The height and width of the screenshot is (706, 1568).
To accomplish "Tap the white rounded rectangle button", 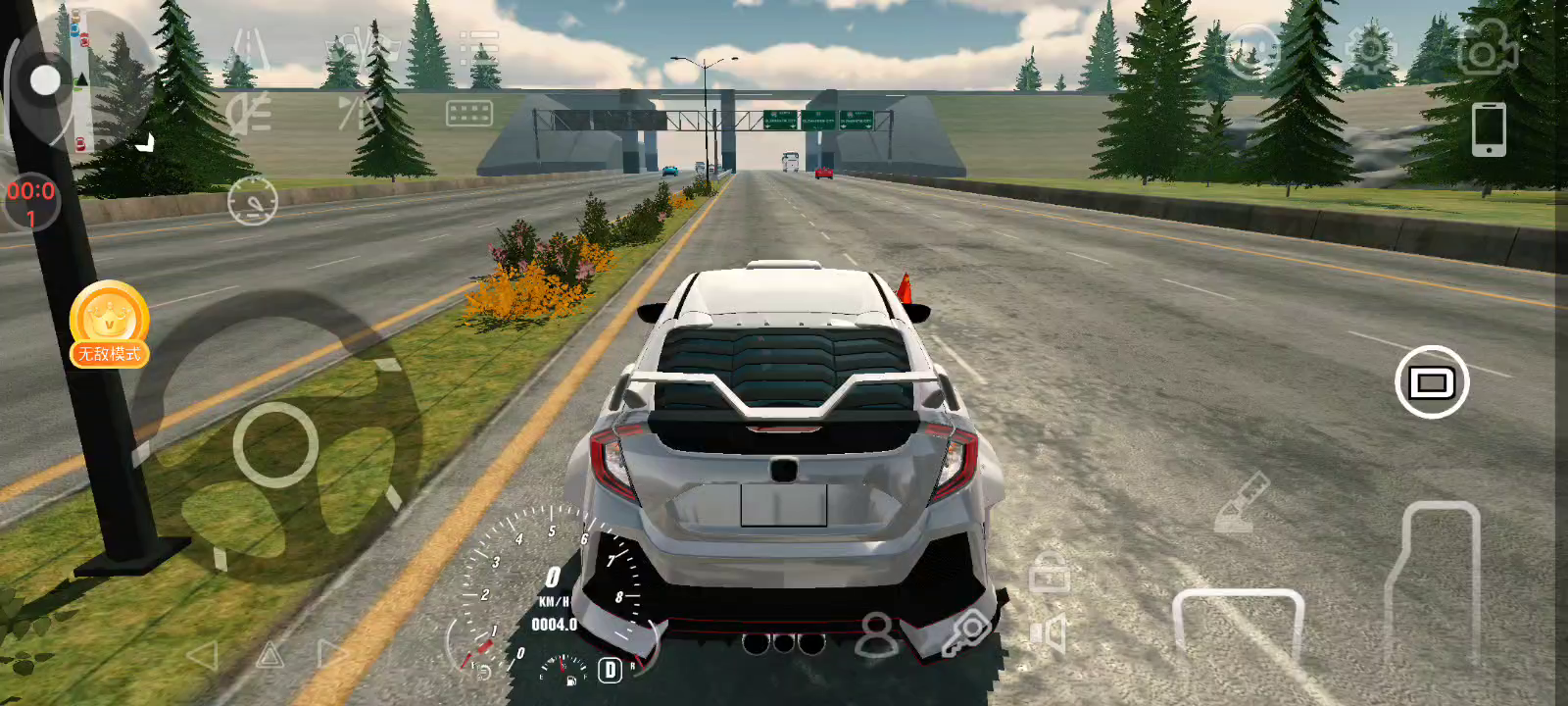I will (1431, 382).
